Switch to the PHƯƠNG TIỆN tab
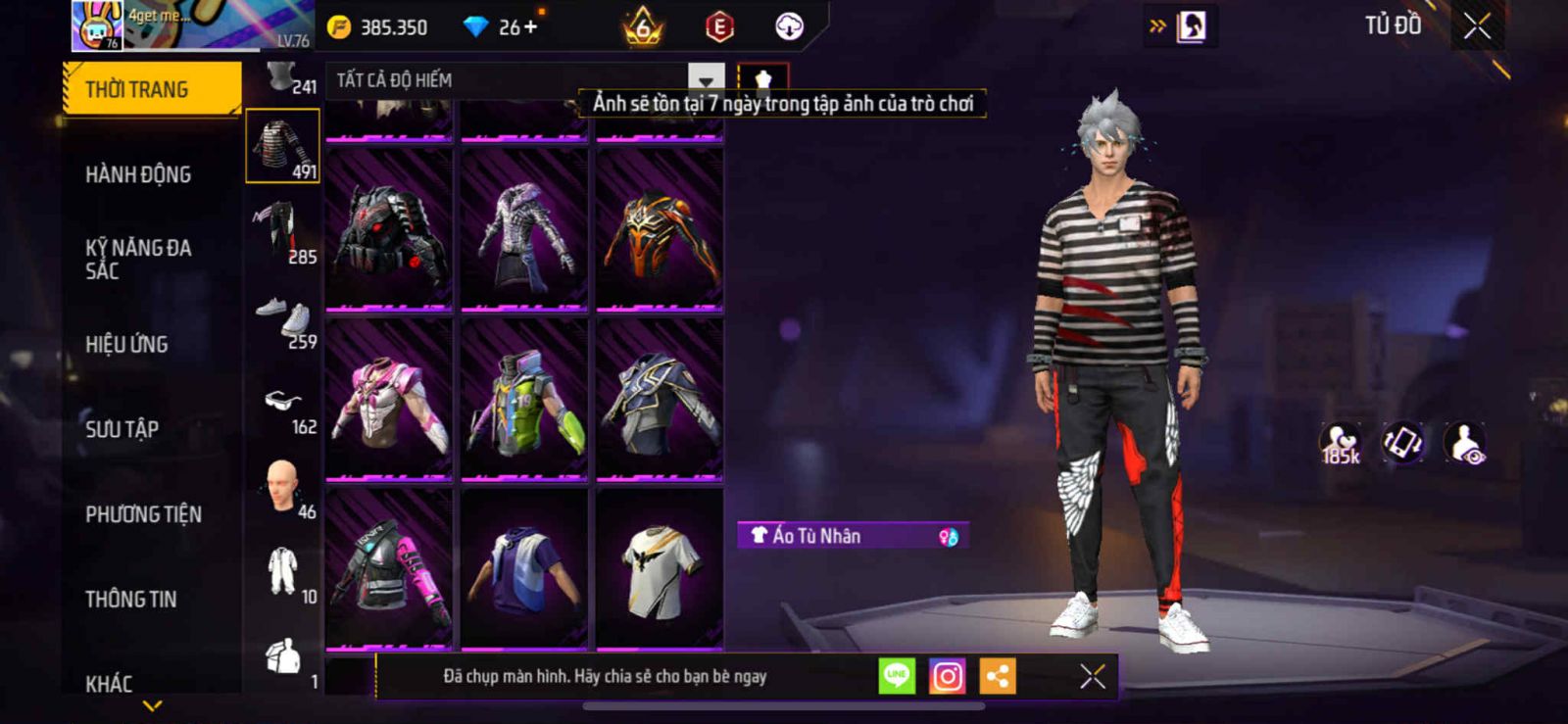This screenshot has height=724, width=1568. click(x=143, y=514)
